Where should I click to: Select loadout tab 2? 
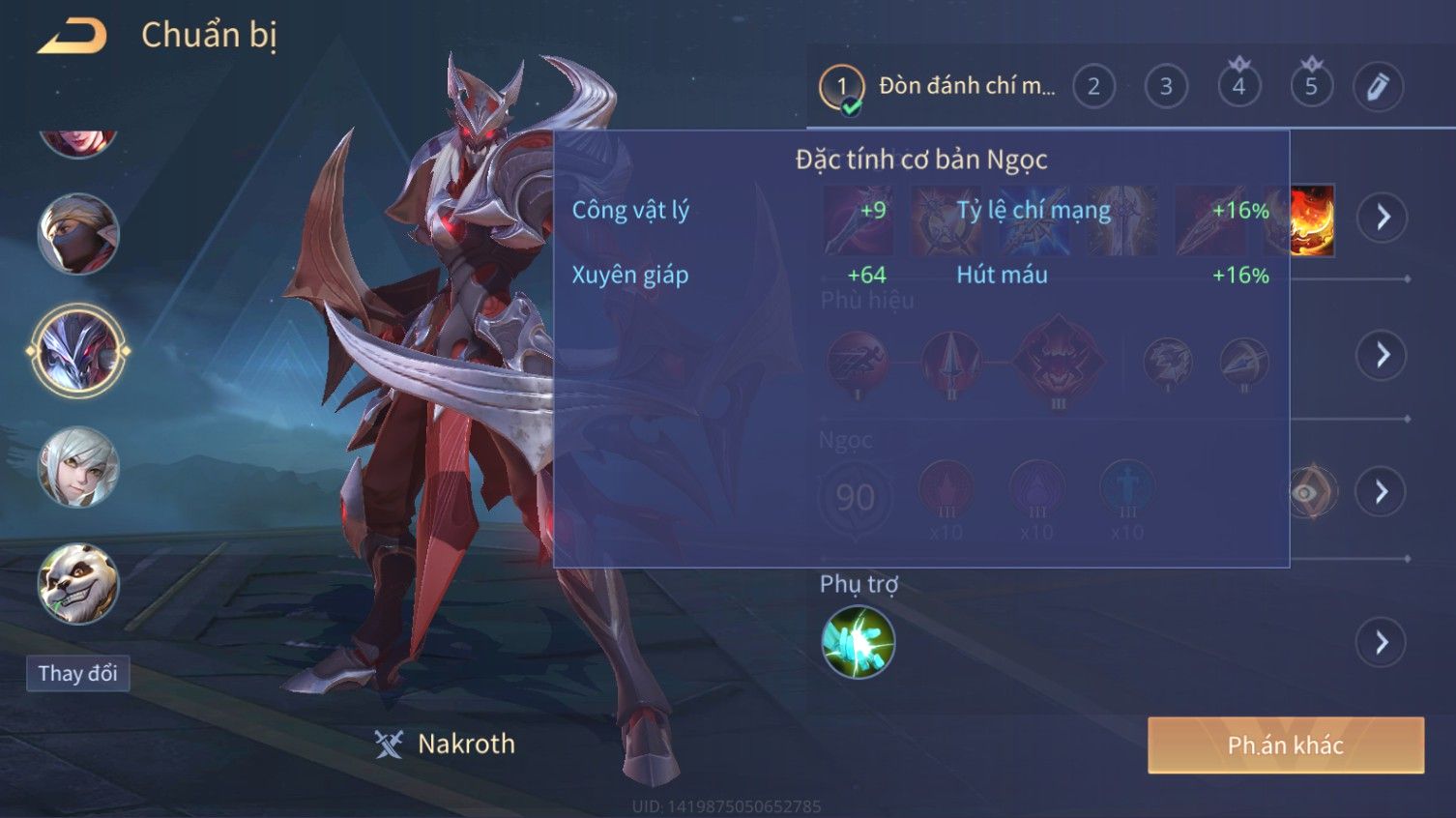click(1093, 87)
